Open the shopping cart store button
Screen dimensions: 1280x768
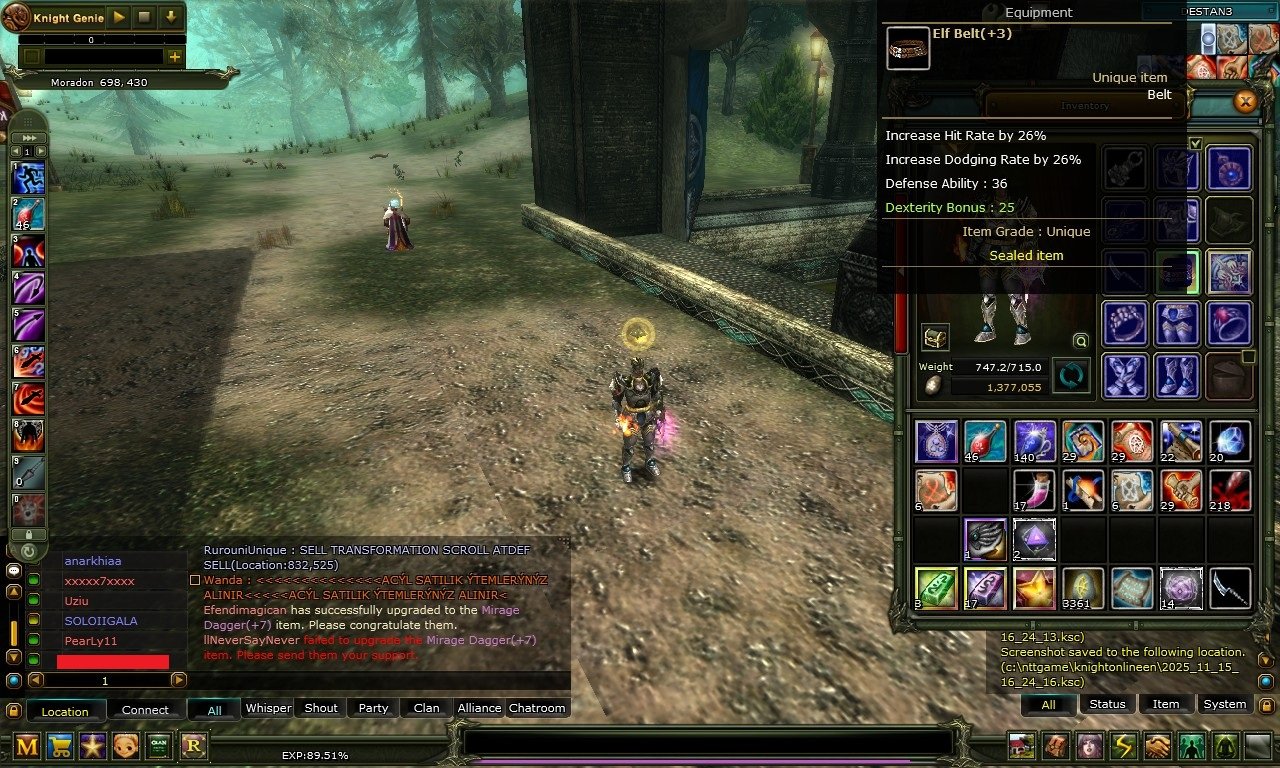point(60,745)
